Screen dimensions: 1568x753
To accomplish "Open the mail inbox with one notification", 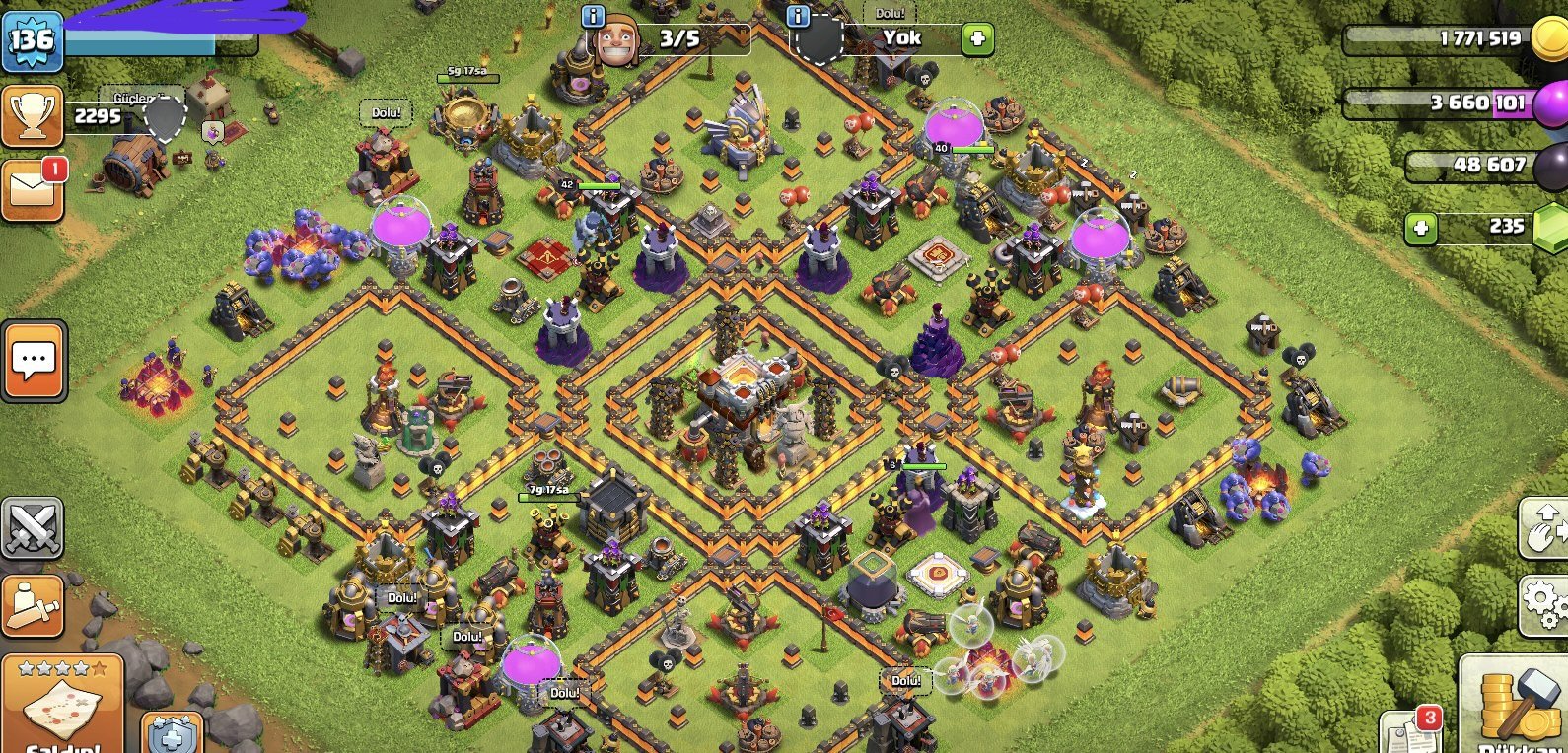I will point(33,188).
